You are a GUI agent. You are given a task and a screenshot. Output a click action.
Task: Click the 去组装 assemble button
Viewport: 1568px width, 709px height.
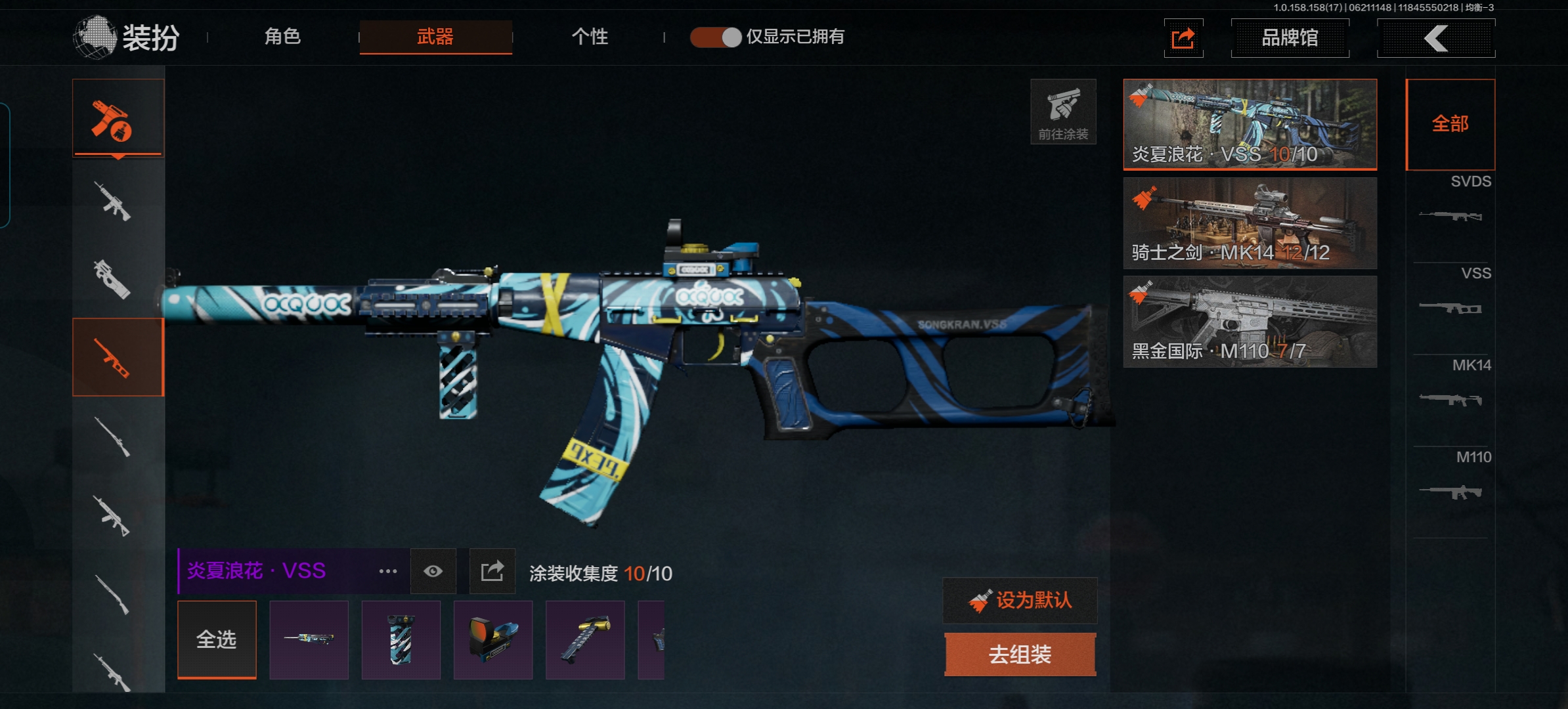click(x=1020, y=655)
